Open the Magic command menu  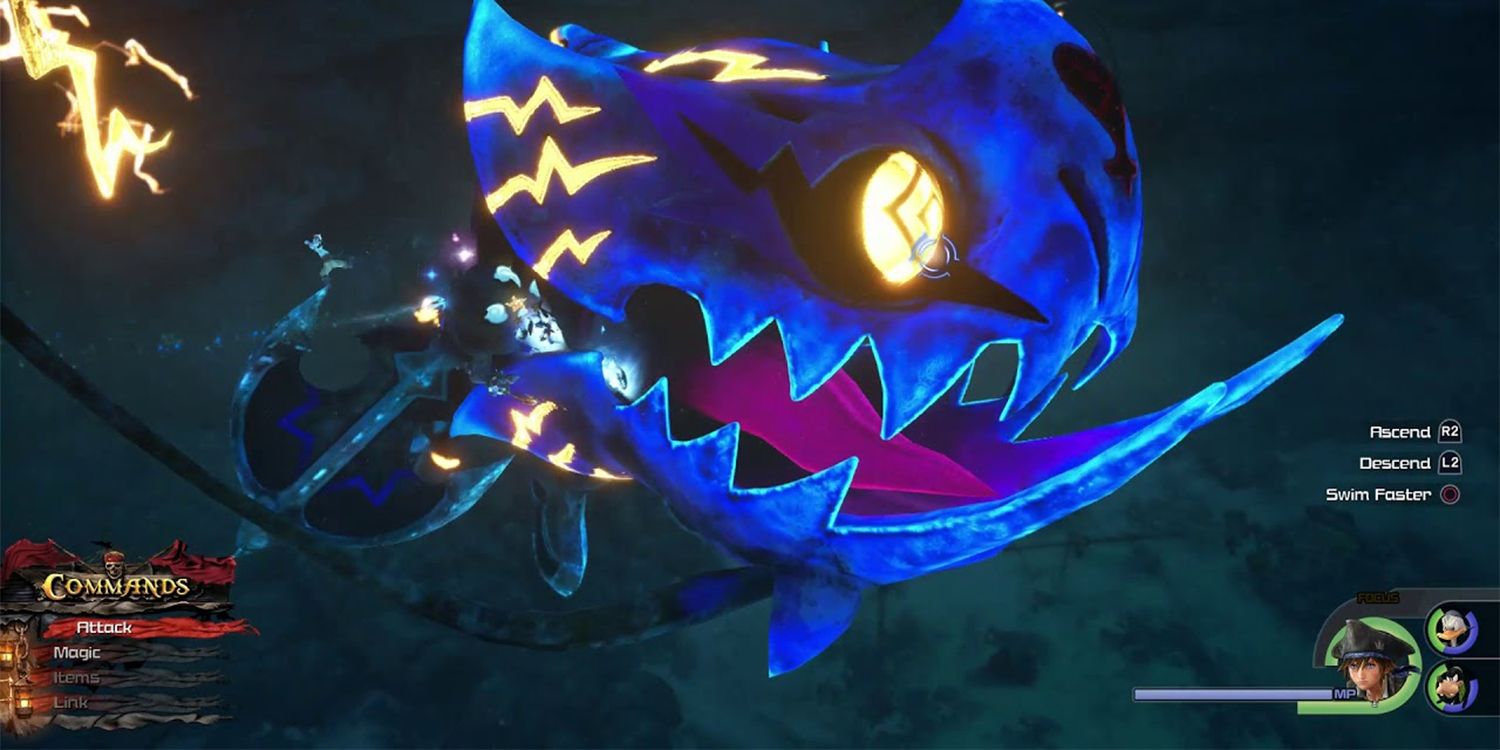75,652
